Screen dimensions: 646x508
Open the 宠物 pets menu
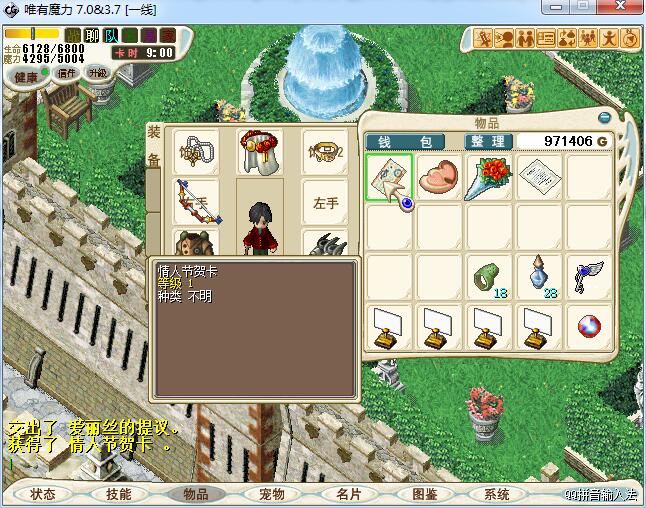[x=271, y=494]
